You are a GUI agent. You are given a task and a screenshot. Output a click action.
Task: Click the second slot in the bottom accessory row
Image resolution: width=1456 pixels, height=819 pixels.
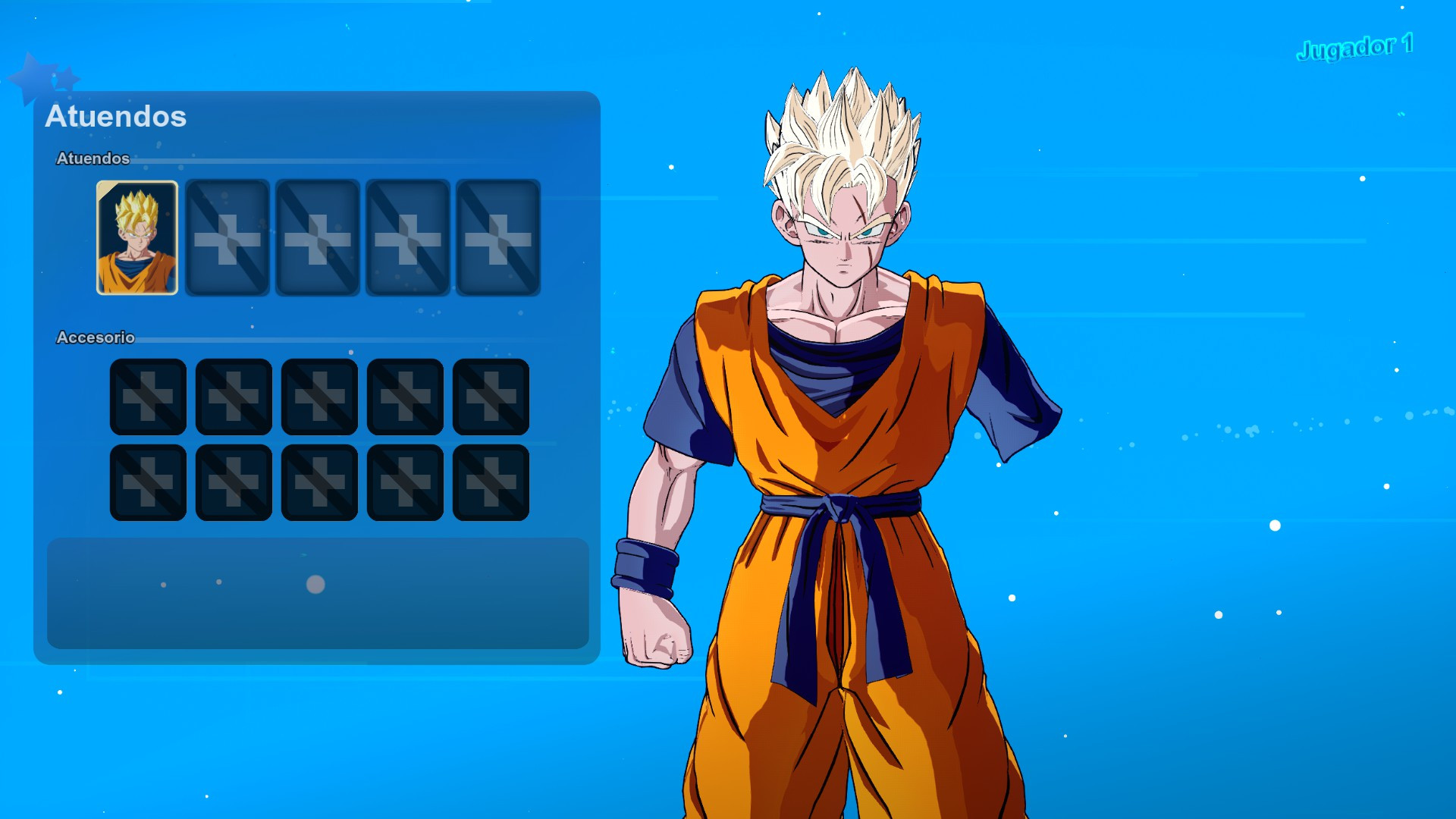point(233,482)
